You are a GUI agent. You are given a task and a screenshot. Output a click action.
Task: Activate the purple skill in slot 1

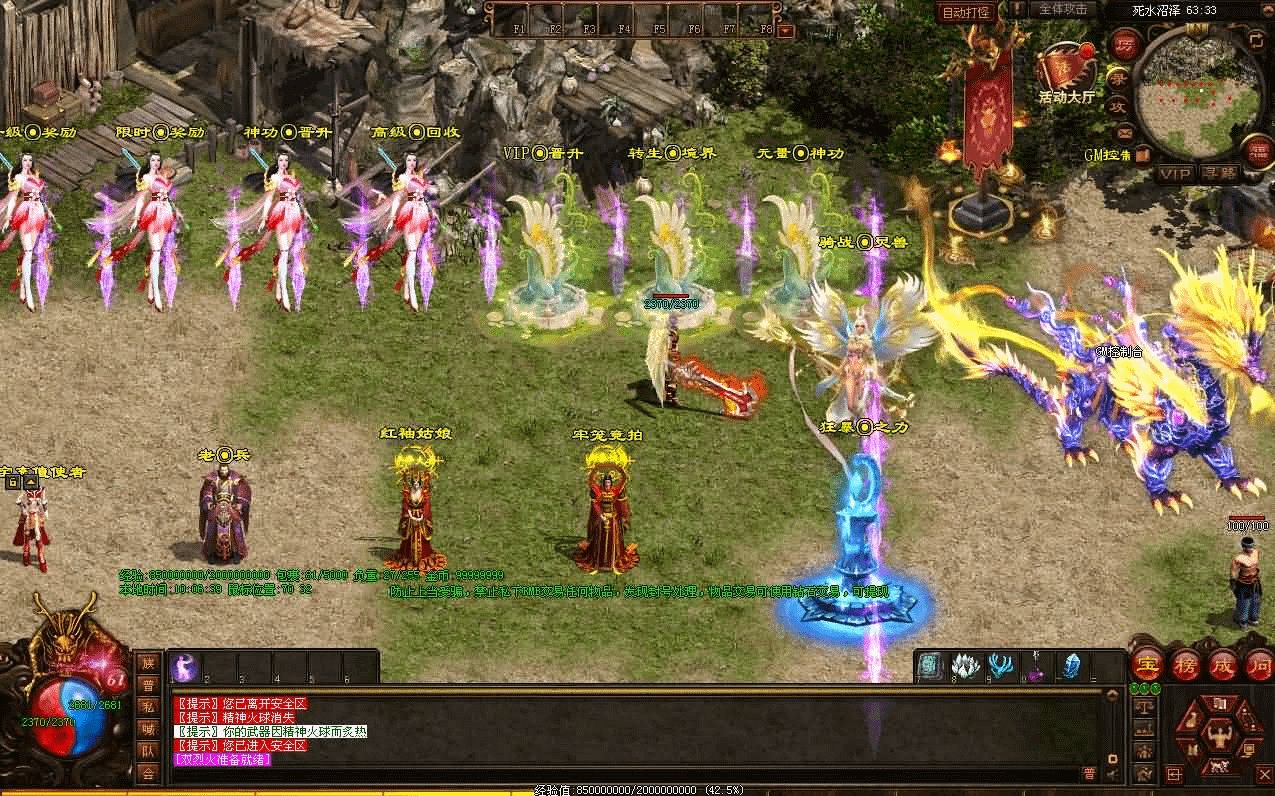186,667
